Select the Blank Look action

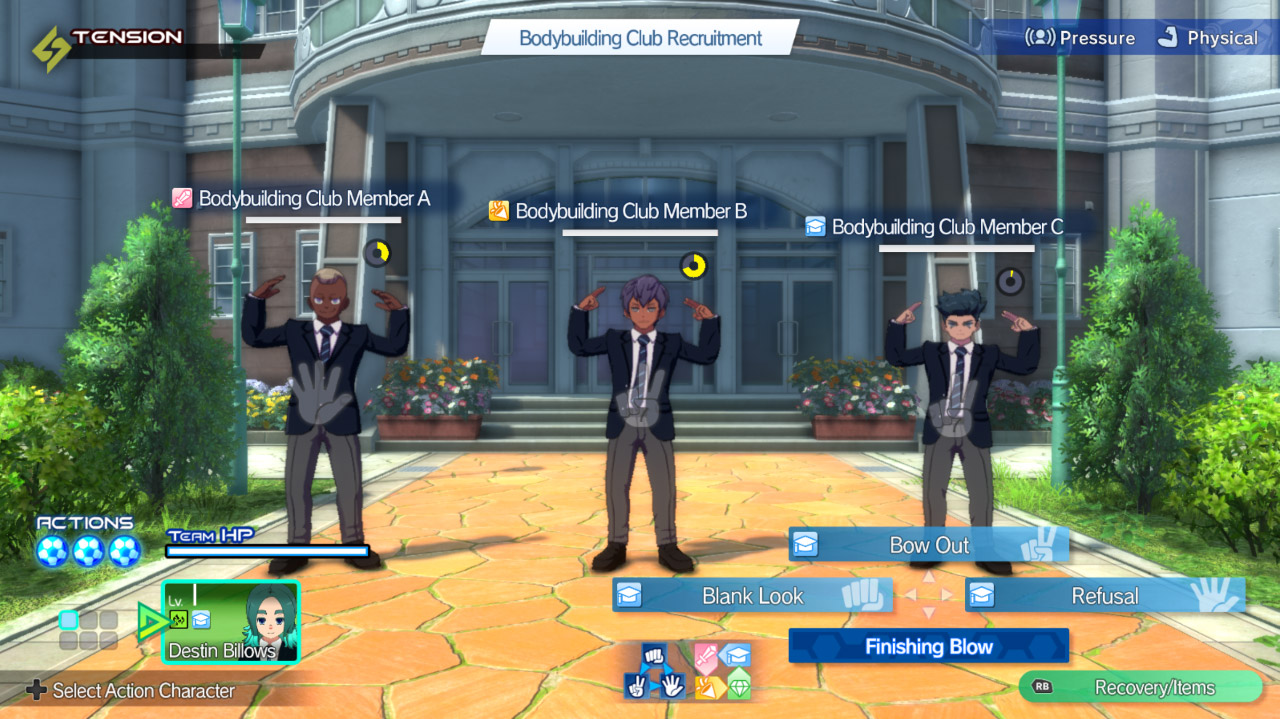[x=752, y=596]
